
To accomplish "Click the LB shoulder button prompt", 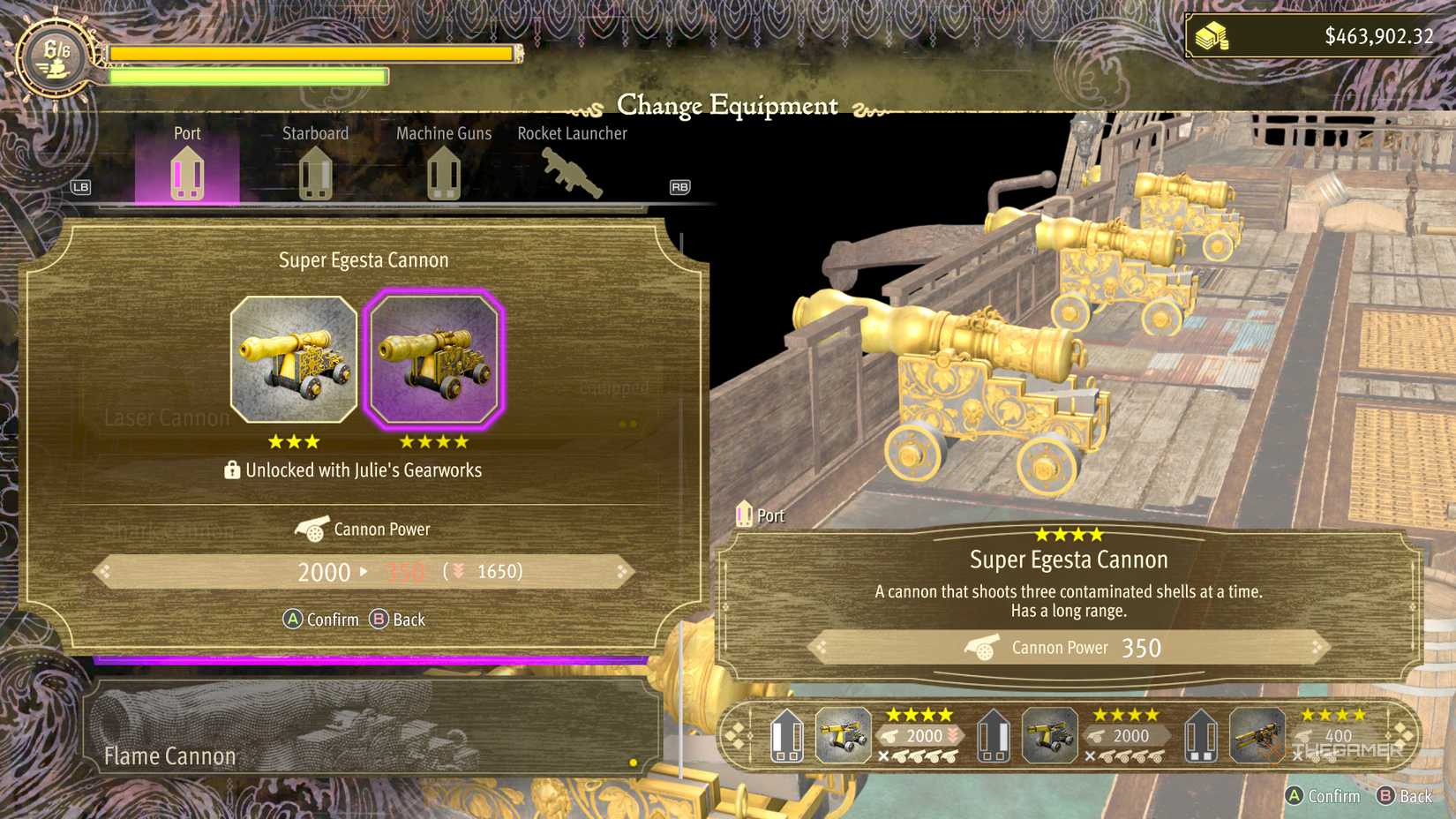I will coord(79,187).
